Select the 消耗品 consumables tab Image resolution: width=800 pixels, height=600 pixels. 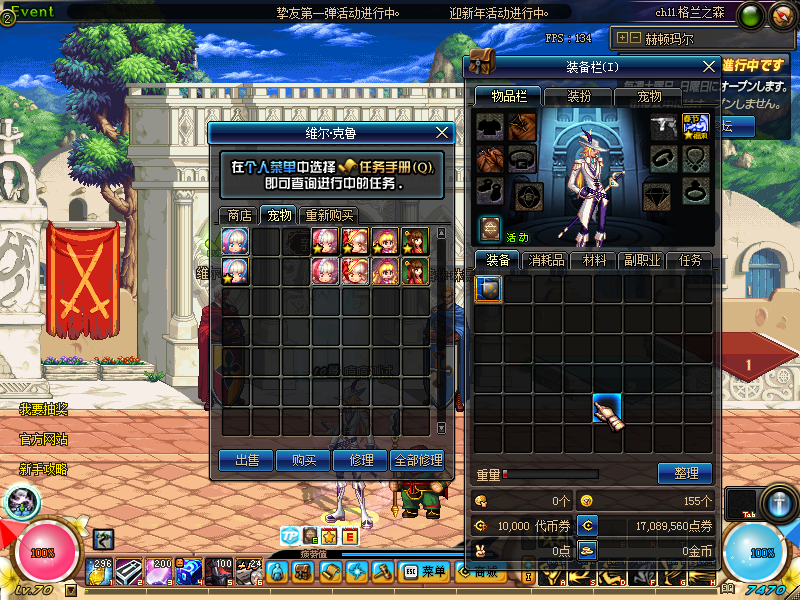[546, 260]
